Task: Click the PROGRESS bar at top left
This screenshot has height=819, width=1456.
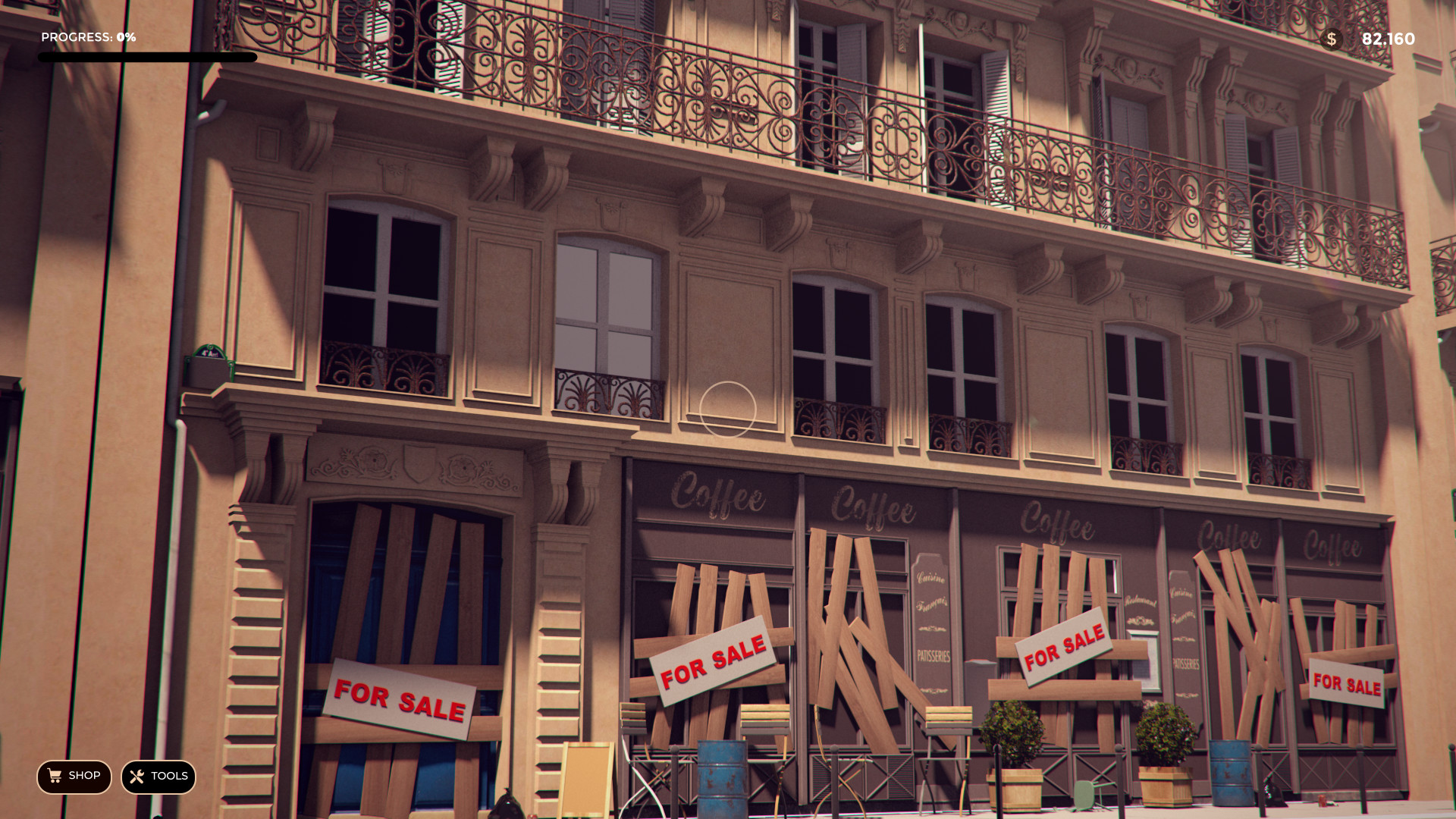Action: click(x=149, y=56)
